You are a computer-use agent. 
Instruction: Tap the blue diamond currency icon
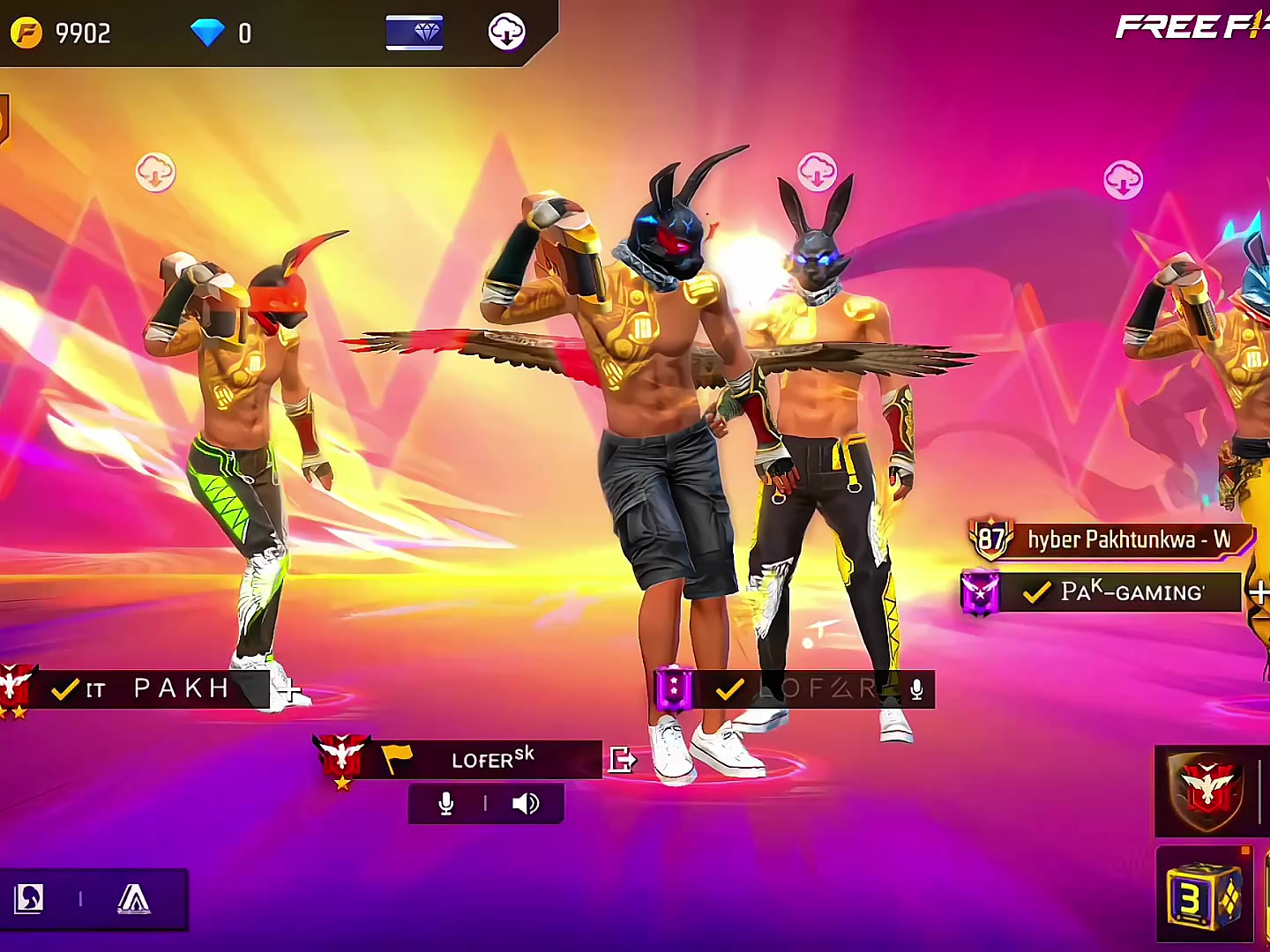pos(208,33)
